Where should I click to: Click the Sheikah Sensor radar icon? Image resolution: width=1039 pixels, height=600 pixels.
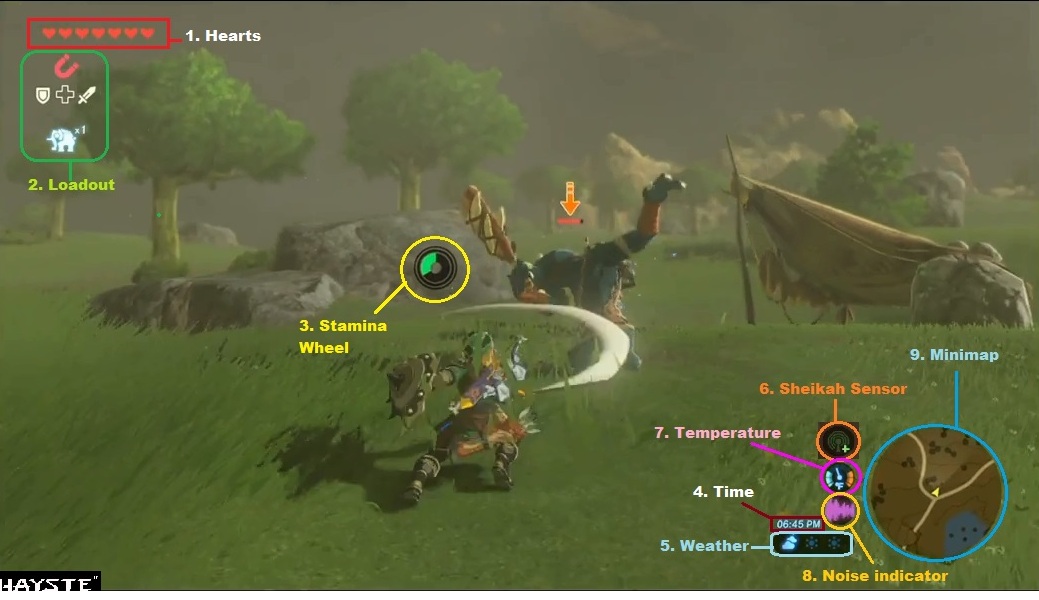click(836, 441)
